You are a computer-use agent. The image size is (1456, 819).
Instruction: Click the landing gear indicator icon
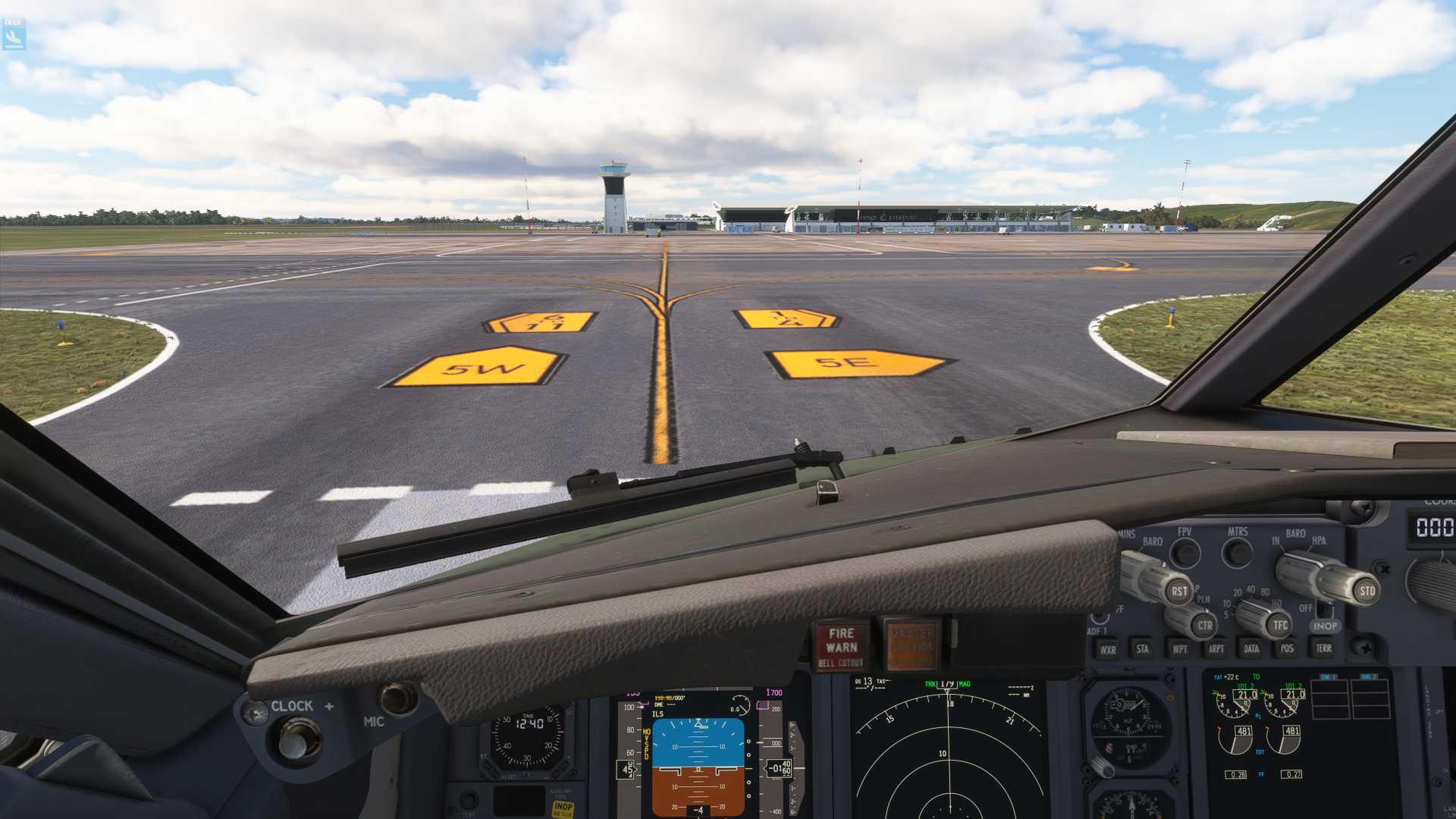point(14,35)
